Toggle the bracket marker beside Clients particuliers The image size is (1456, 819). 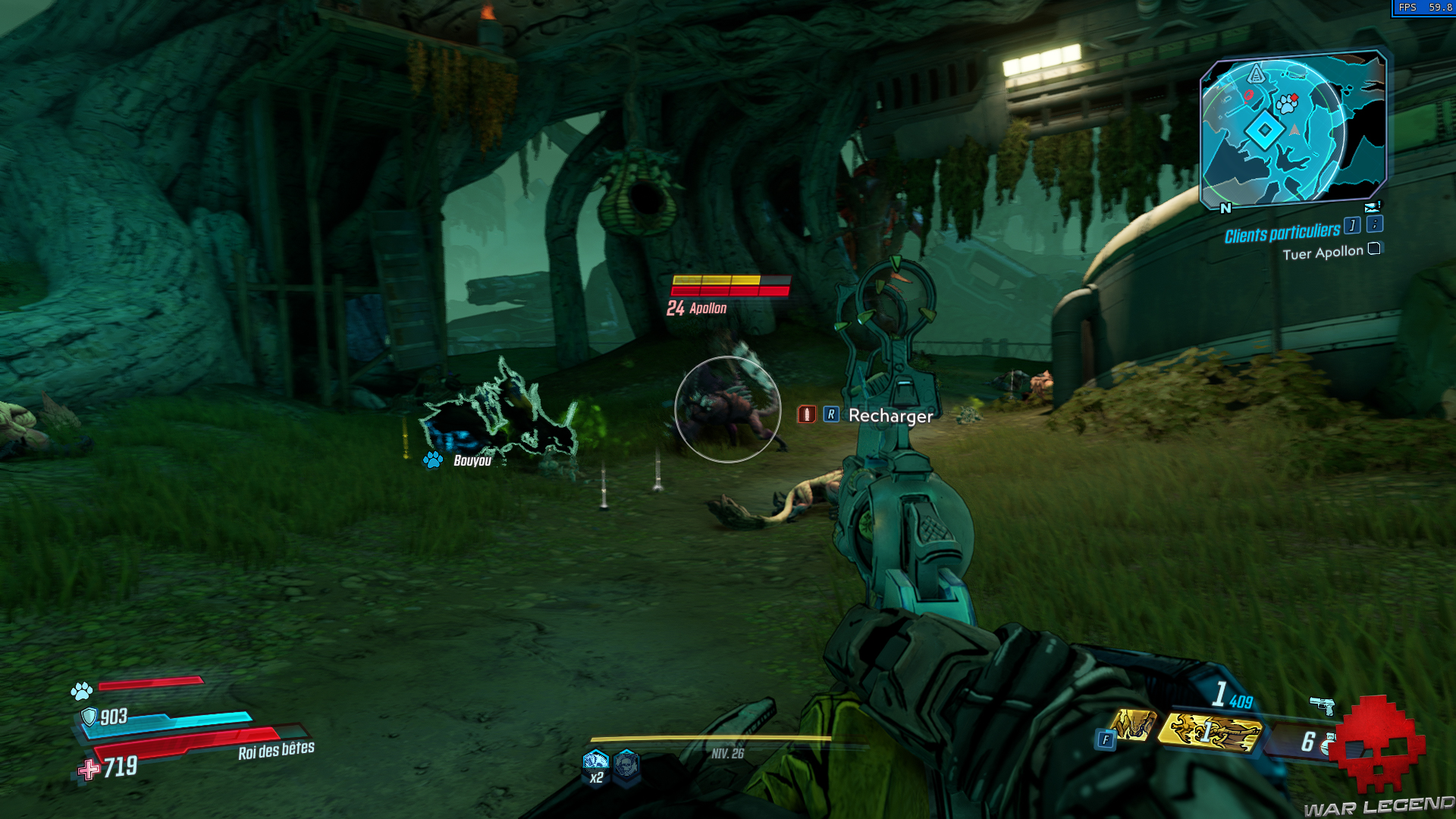pos(1352,224)
